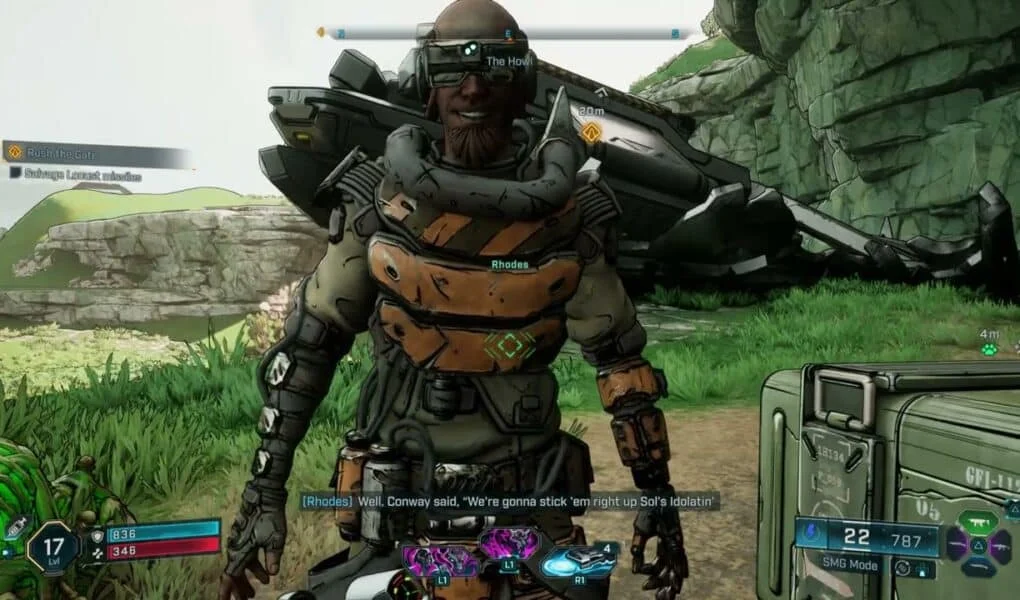This screenshot has width=1020, height=600.
Task: Click the orange waypoint marker showing 20m
Action: point(591,132)
